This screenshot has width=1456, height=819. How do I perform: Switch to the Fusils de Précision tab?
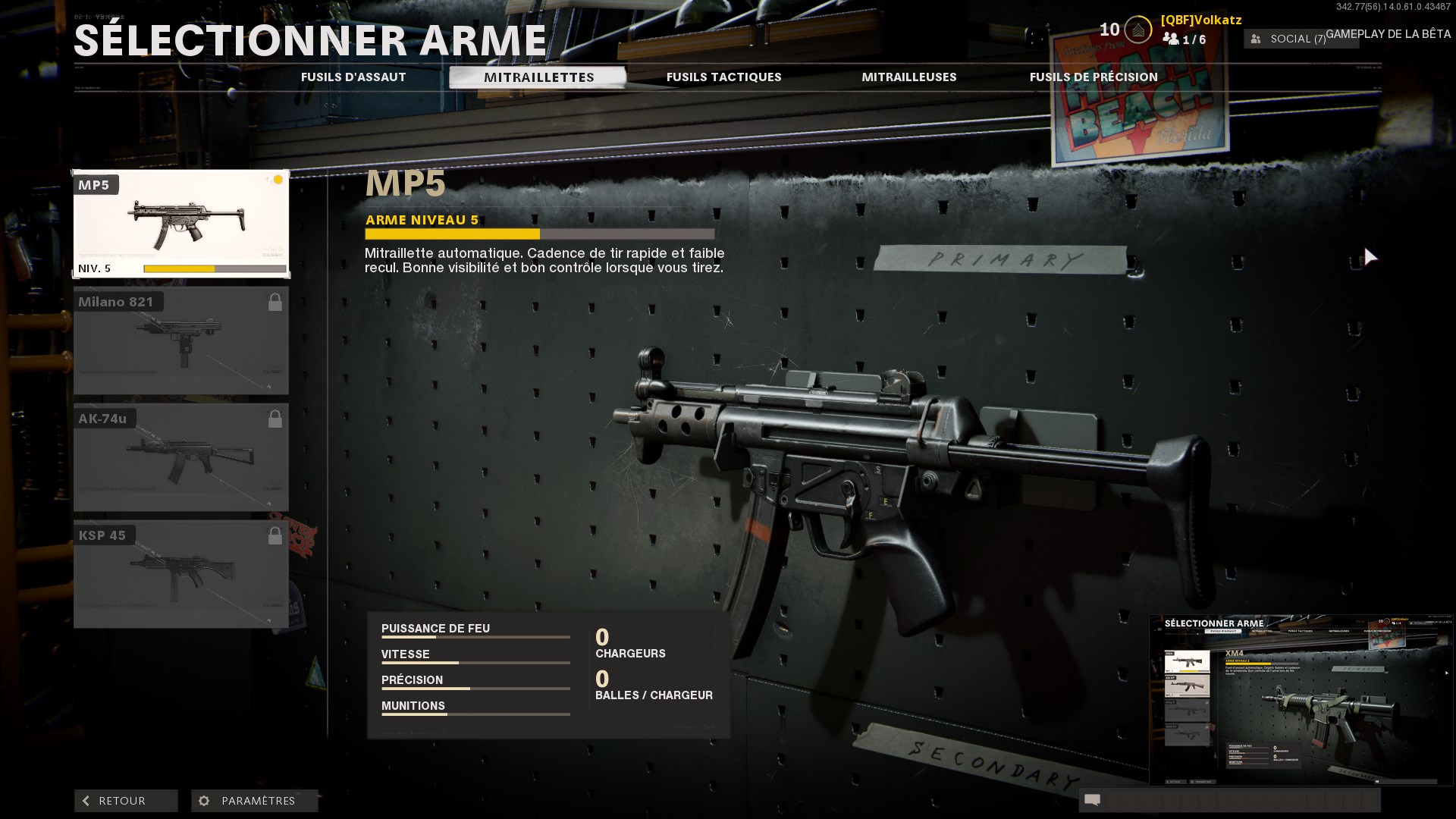click(x=1093, y=77)
